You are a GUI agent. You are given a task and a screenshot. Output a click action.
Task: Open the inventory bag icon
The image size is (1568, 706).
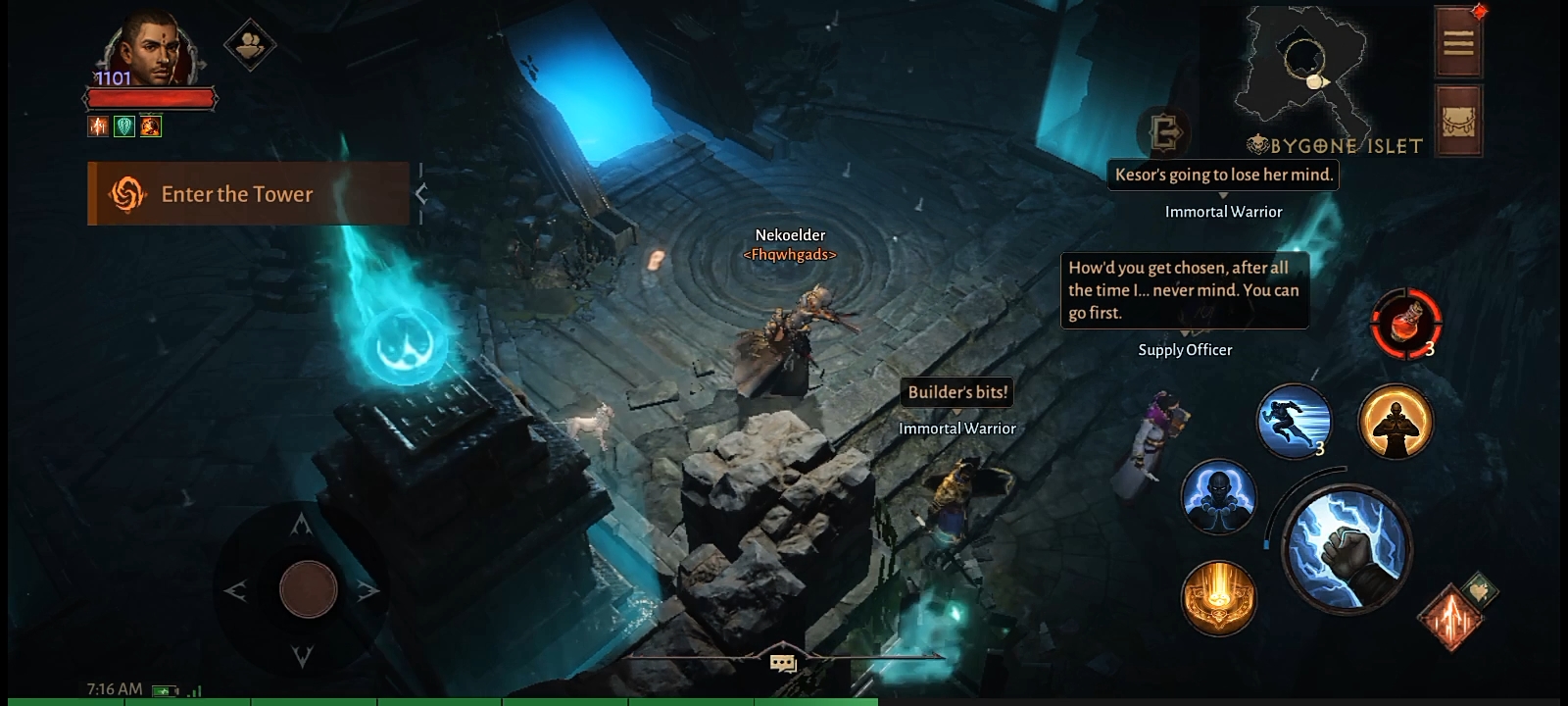pos(1458,120)
